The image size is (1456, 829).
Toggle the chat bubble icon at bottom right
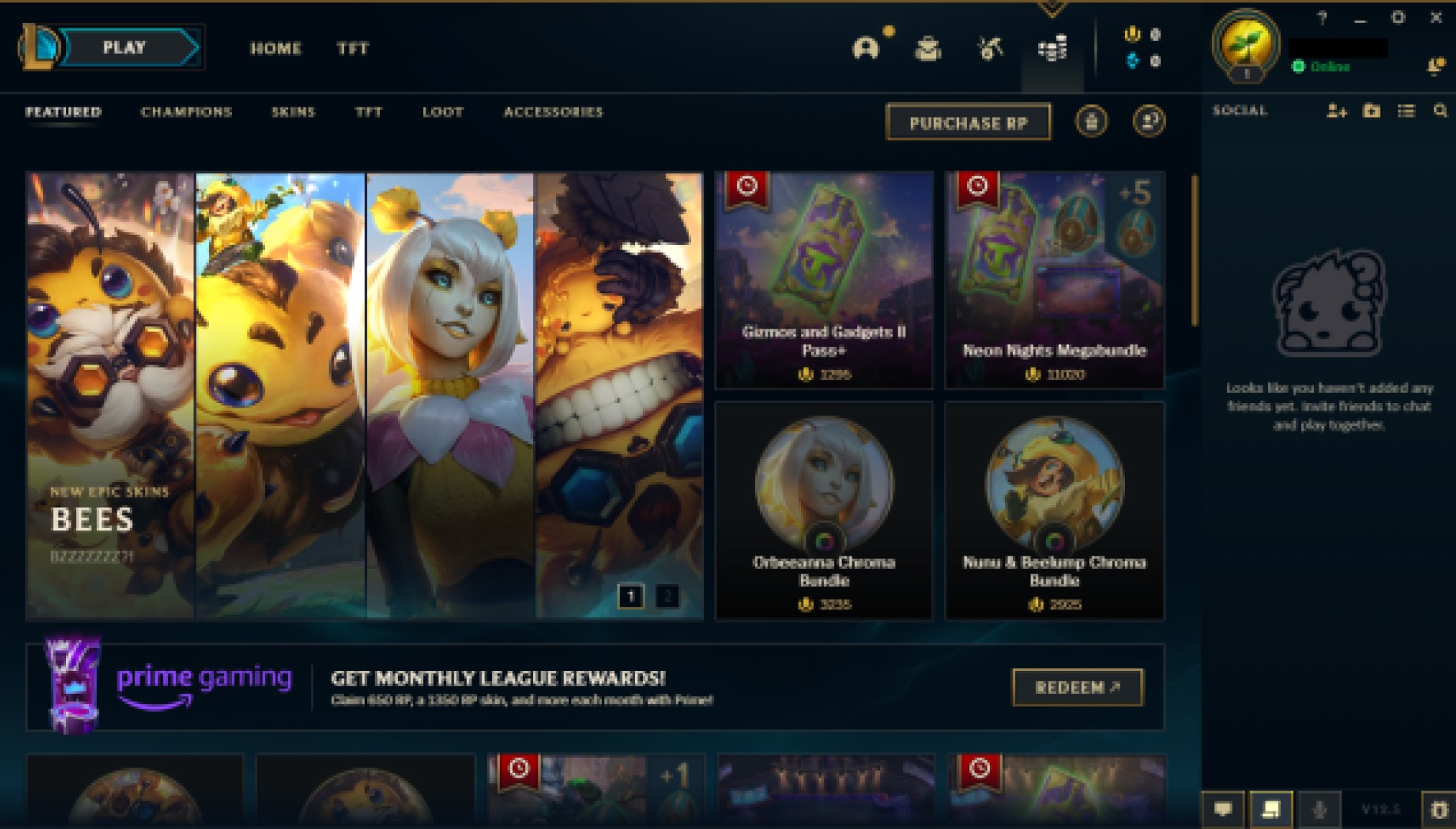(1223, 808)
